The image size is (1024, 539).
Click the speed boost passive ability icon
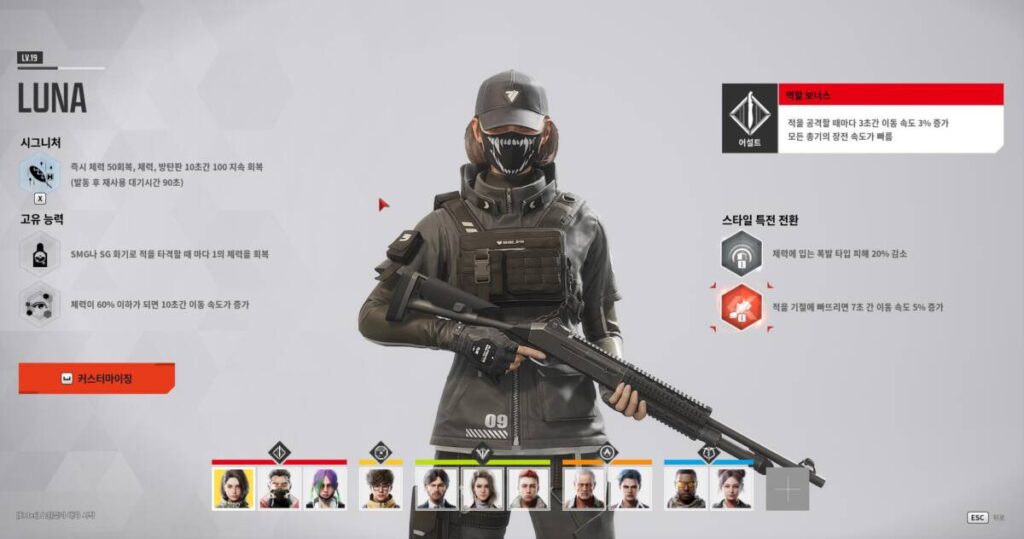click(41, 305)
